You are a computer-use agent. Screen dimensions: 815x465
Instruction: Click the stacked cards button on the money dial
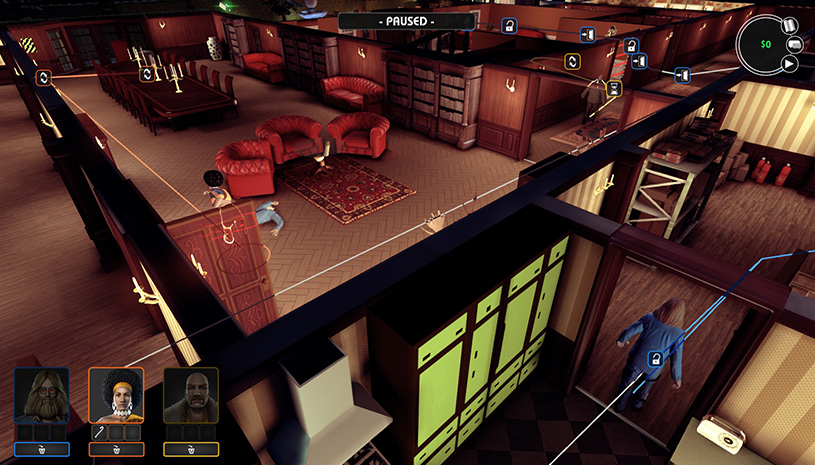[x=794, y=44]
